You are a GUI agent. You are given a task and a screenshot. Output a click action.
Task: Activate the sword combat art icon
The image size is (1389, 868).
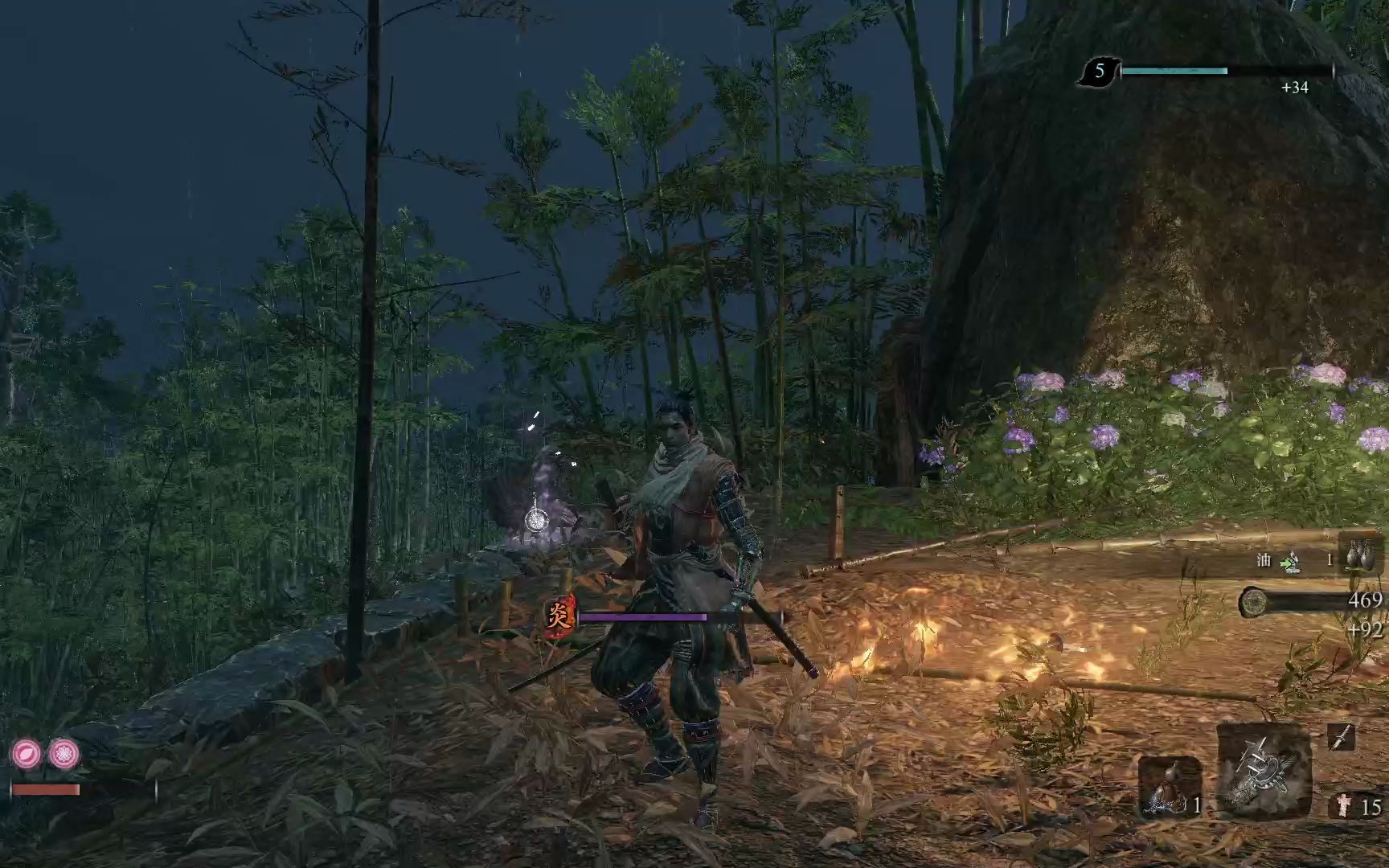coord(1340,737)
